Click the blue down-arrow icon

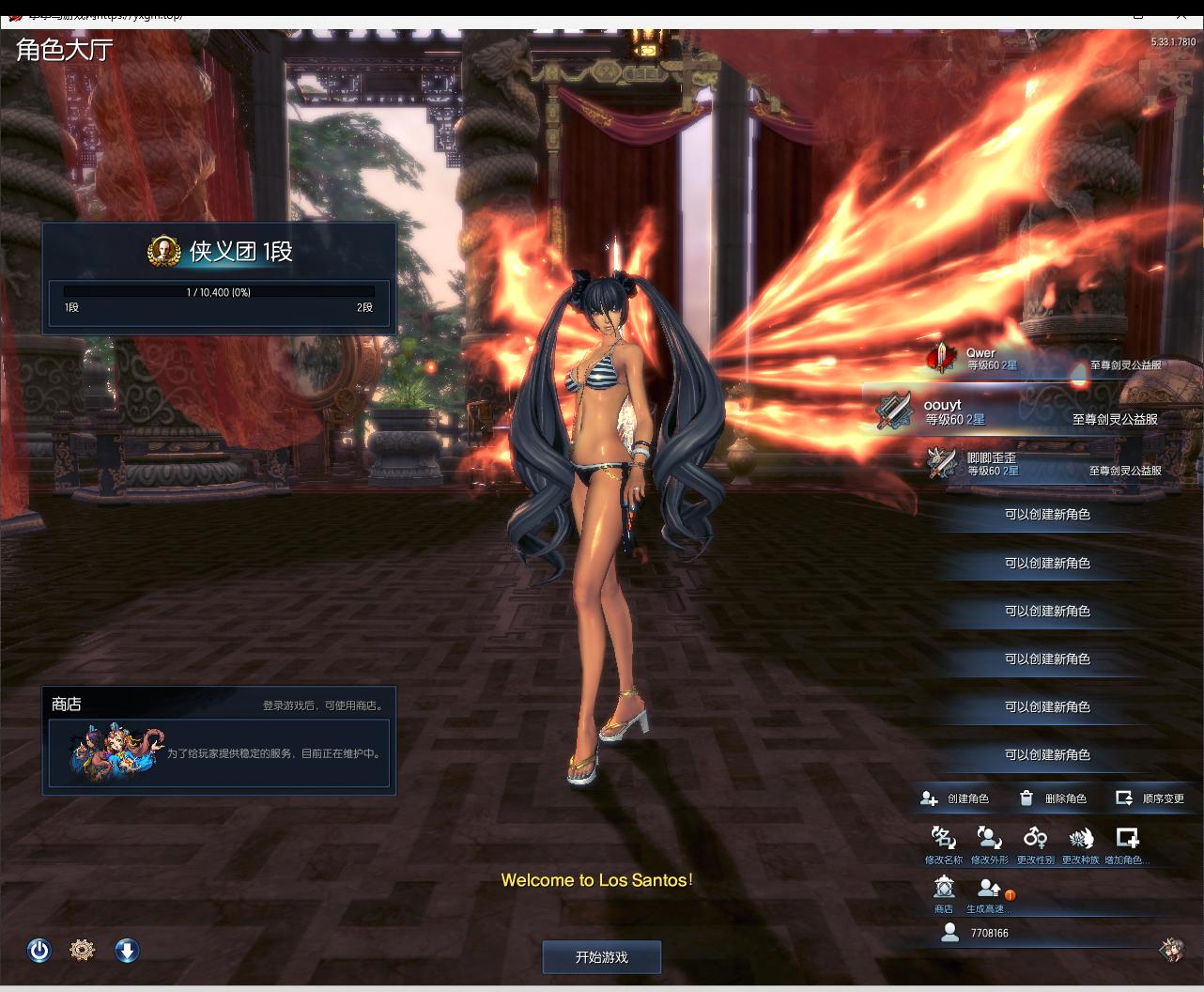(x=127, y=951)
